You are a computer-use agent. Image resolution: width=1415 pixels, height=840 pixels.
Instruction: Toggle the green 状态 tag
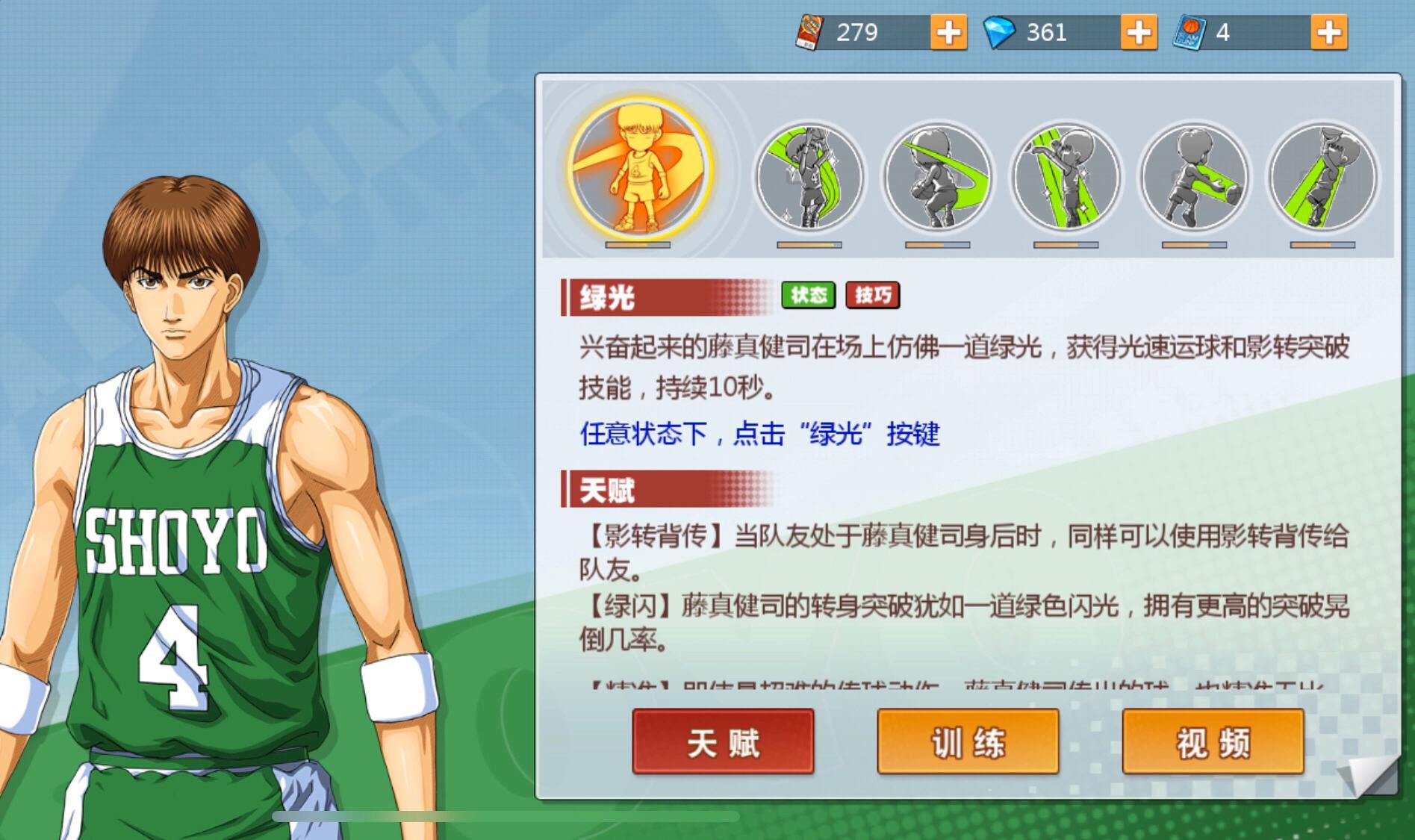(808, 294)
